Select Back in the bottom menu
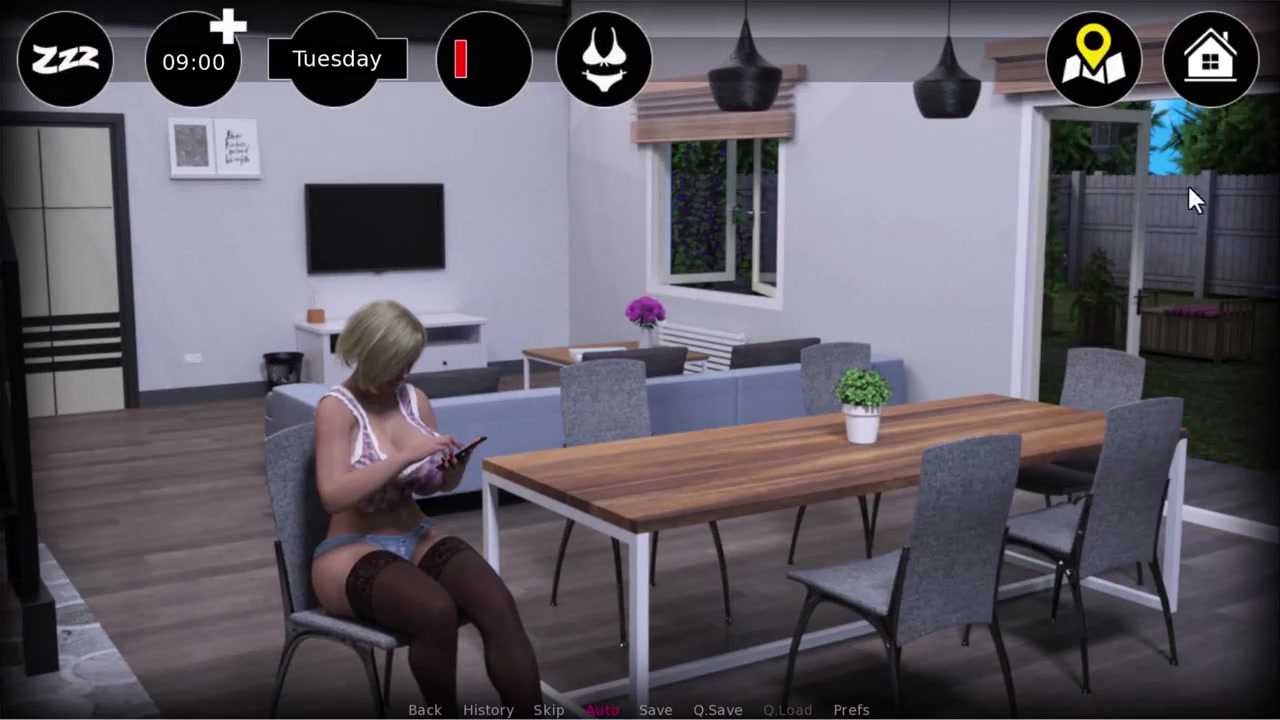1280x720 pixels. click(x=424, y=710)
